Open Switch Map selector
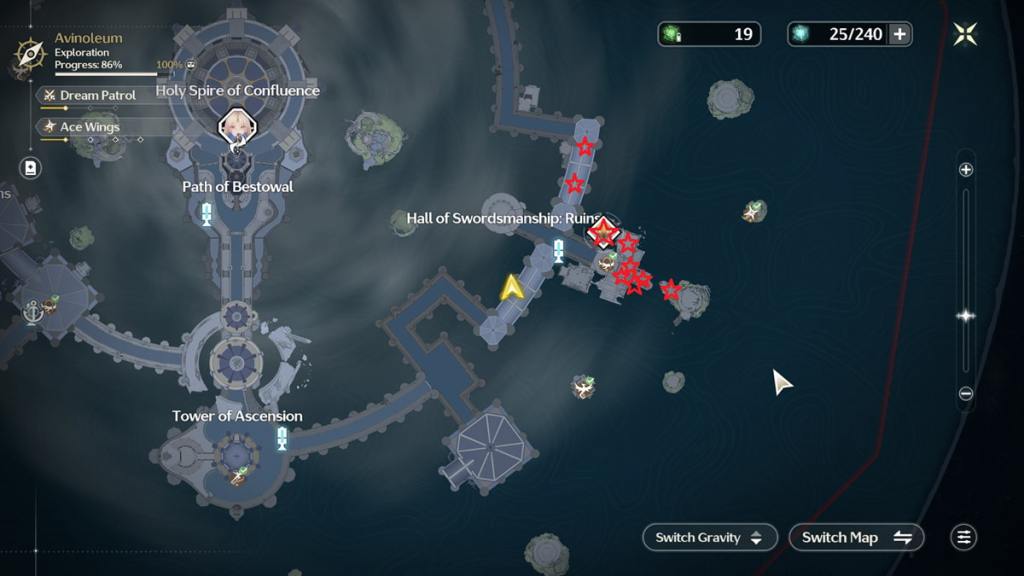The image size is (1024, 576). pyautogui.click(x=856, y=537)
